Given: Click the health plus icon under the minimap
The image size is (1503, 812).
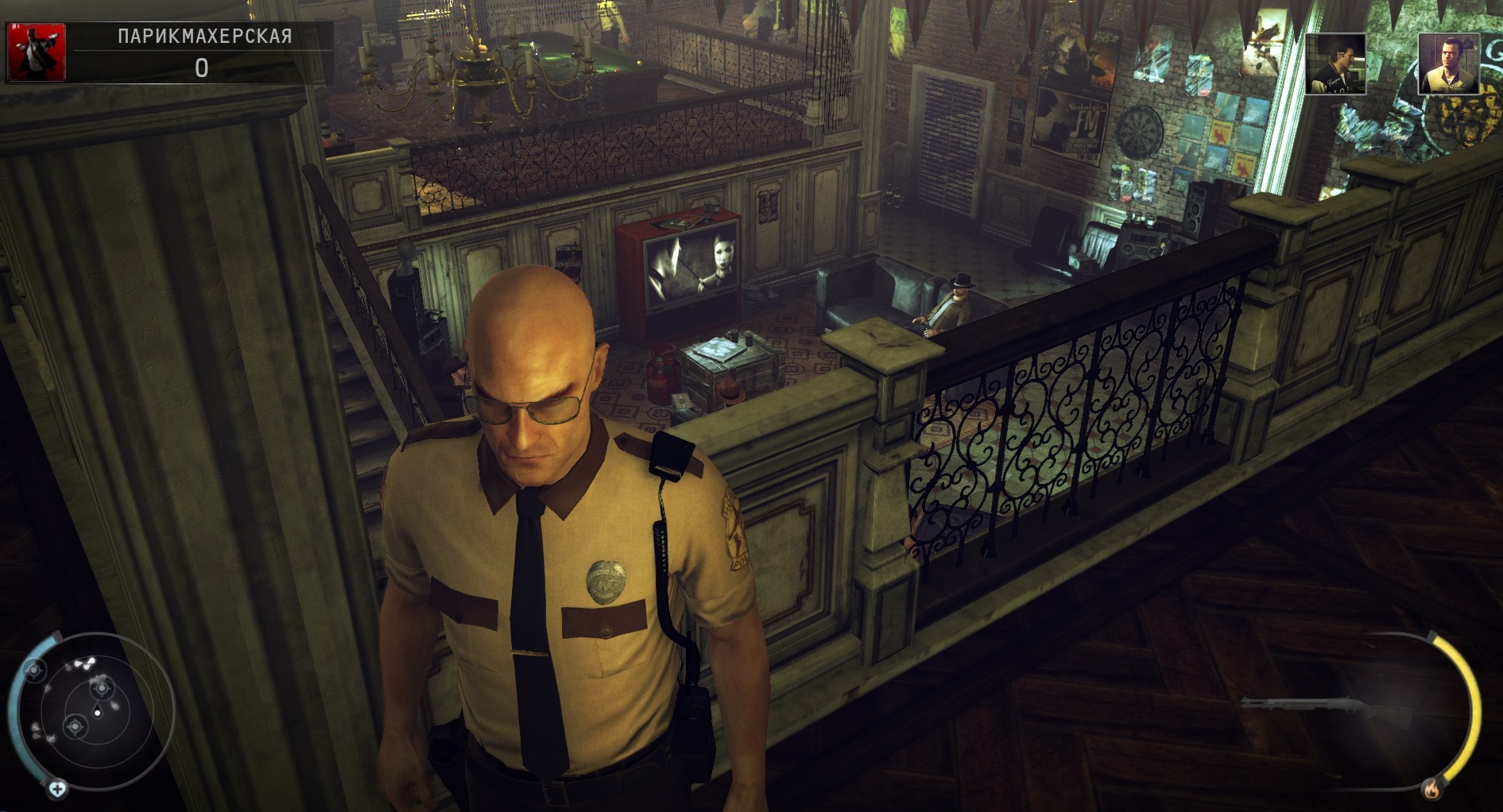Looking at the screenshot, I should 57,789.
